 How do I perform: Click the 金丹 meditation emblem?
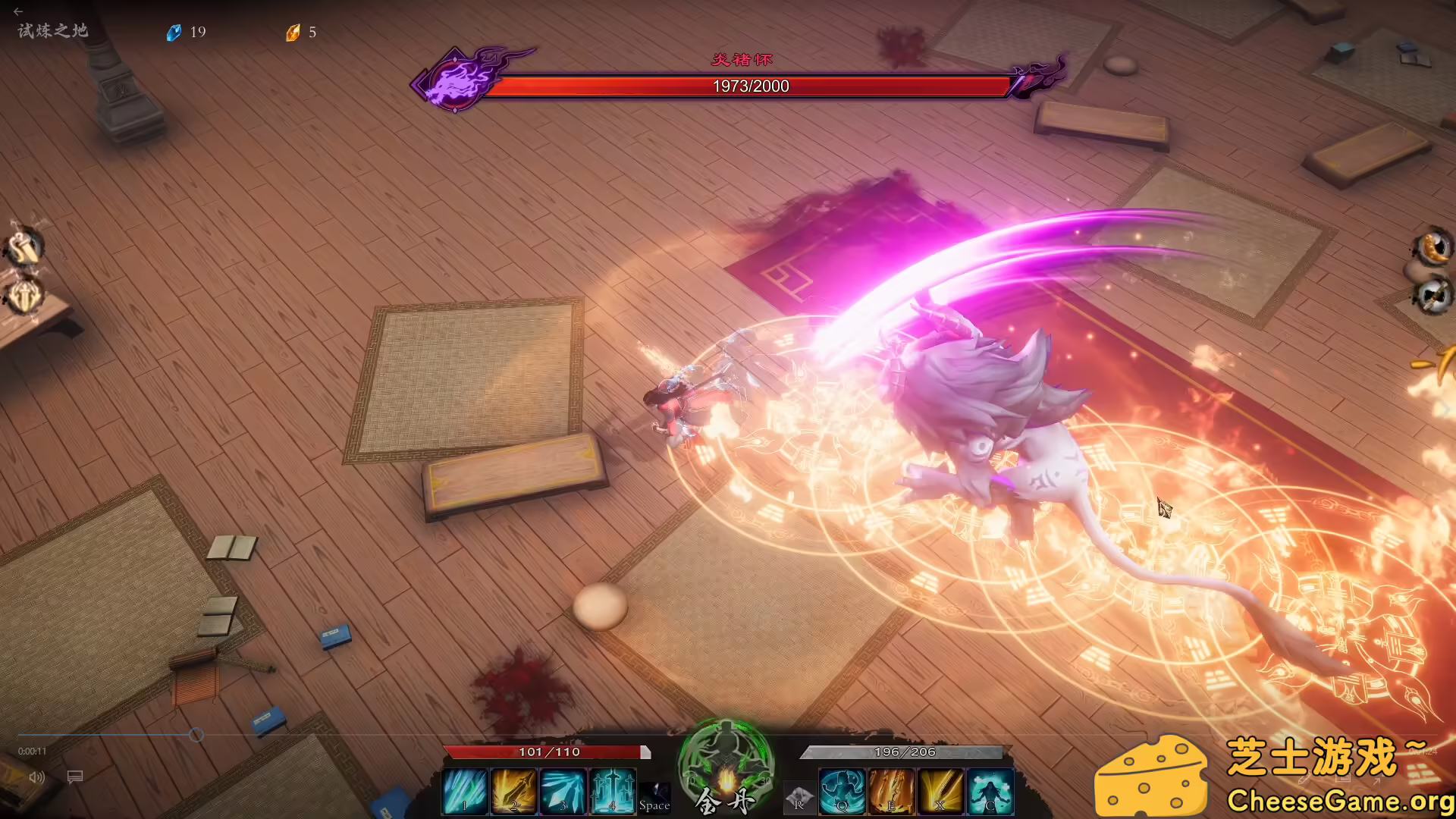(x=726, y=766)
